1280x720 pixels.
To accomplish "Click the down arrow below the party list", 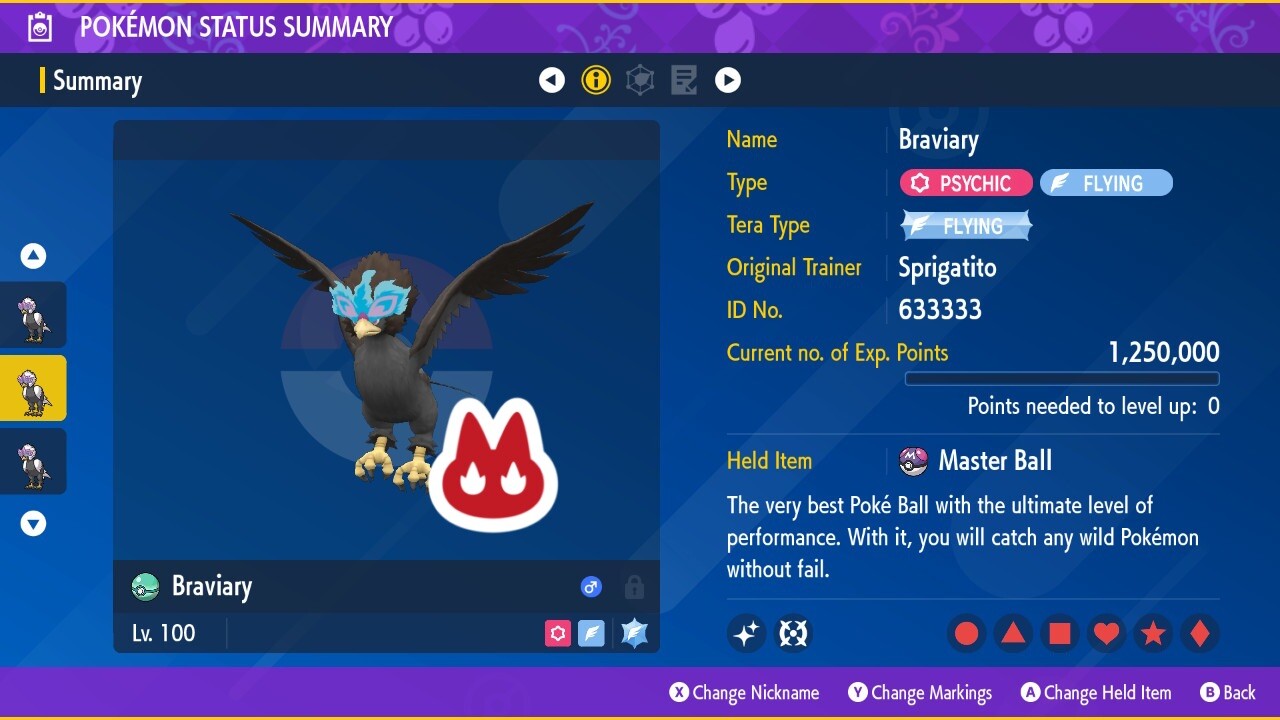I will [33, 523].
